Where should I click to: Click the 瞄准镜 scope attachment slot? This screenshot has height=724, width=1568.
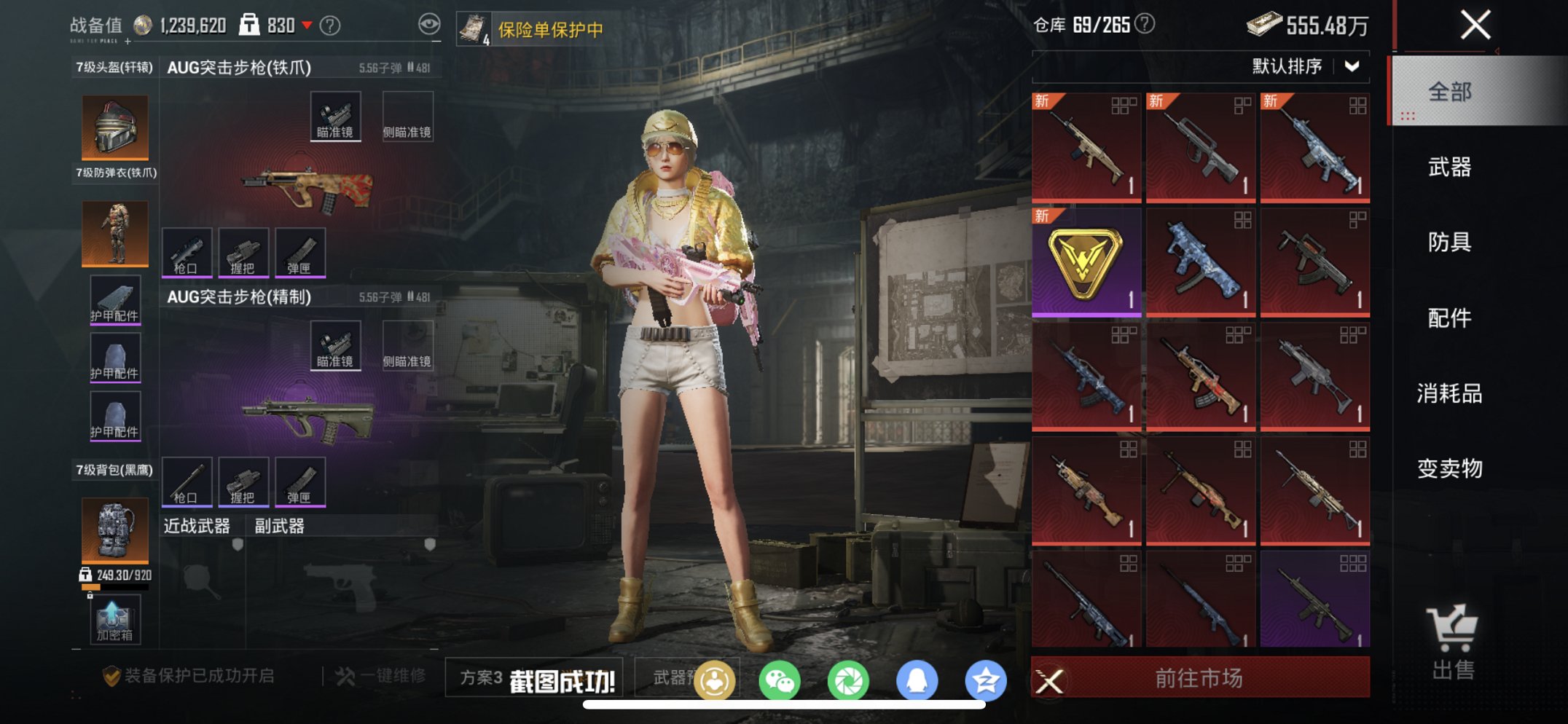[335, 115]
